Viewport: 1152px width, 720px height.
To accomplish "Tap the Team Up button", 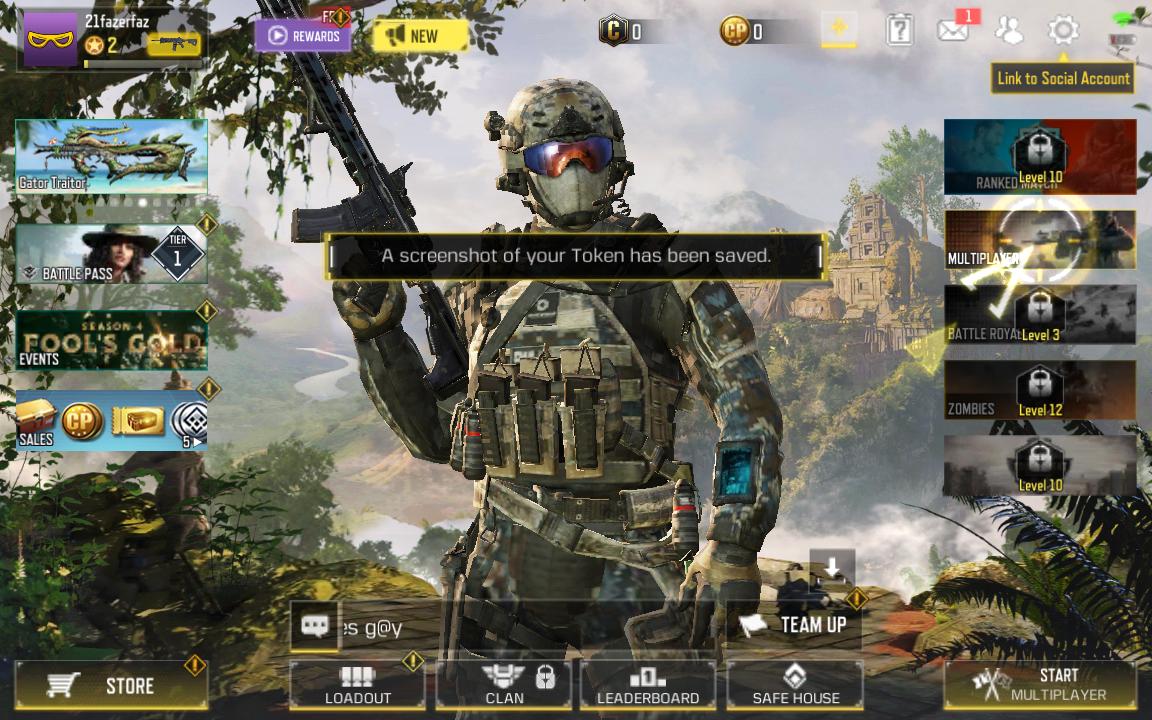I will [795, 625].
